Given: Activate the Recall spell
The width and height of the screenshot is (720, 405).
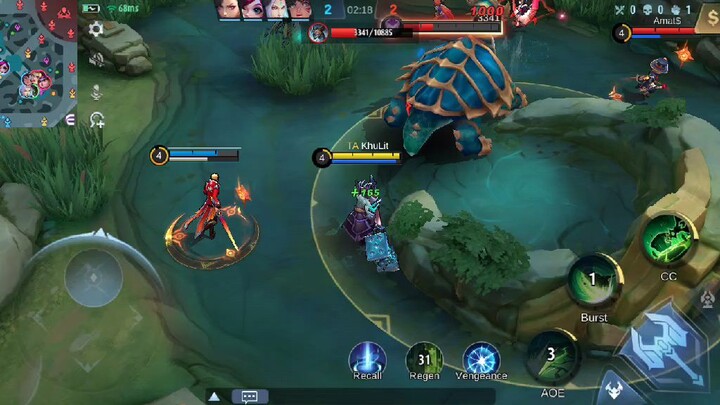Looking at the screenshot, I should (367, 358).
